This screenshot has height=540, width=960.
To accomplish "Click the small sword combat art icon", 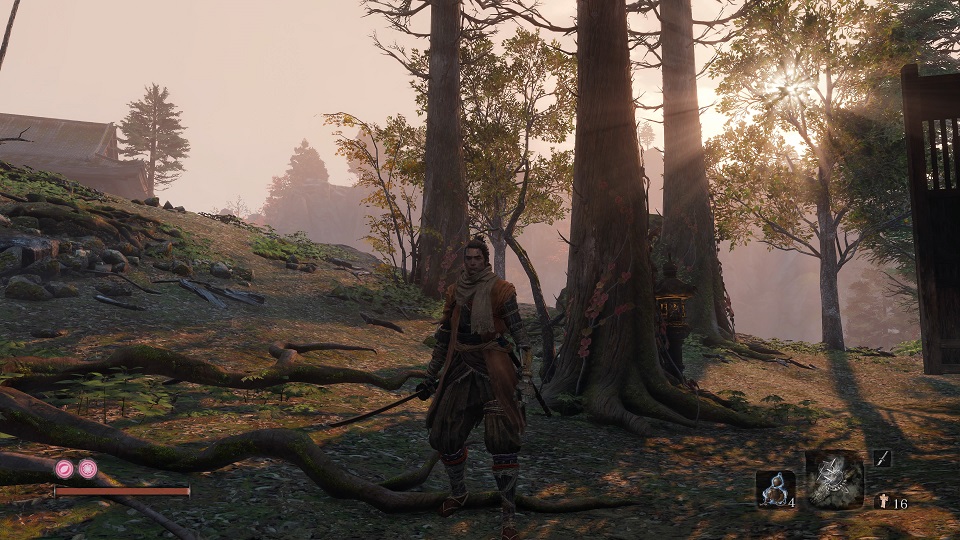I will click(882, 458).
